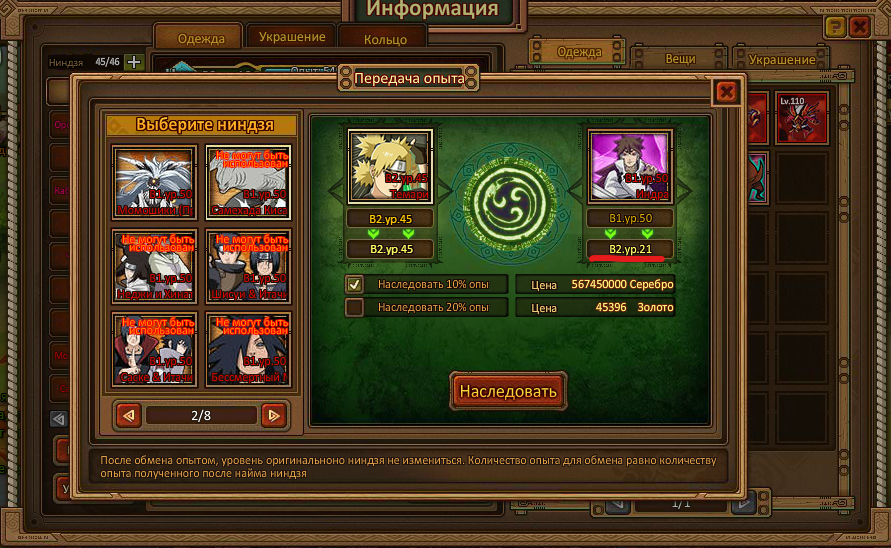Go to the previous ninja list page
The height and width of the screenshot is (548, 891).
click(x=127, y=414)
